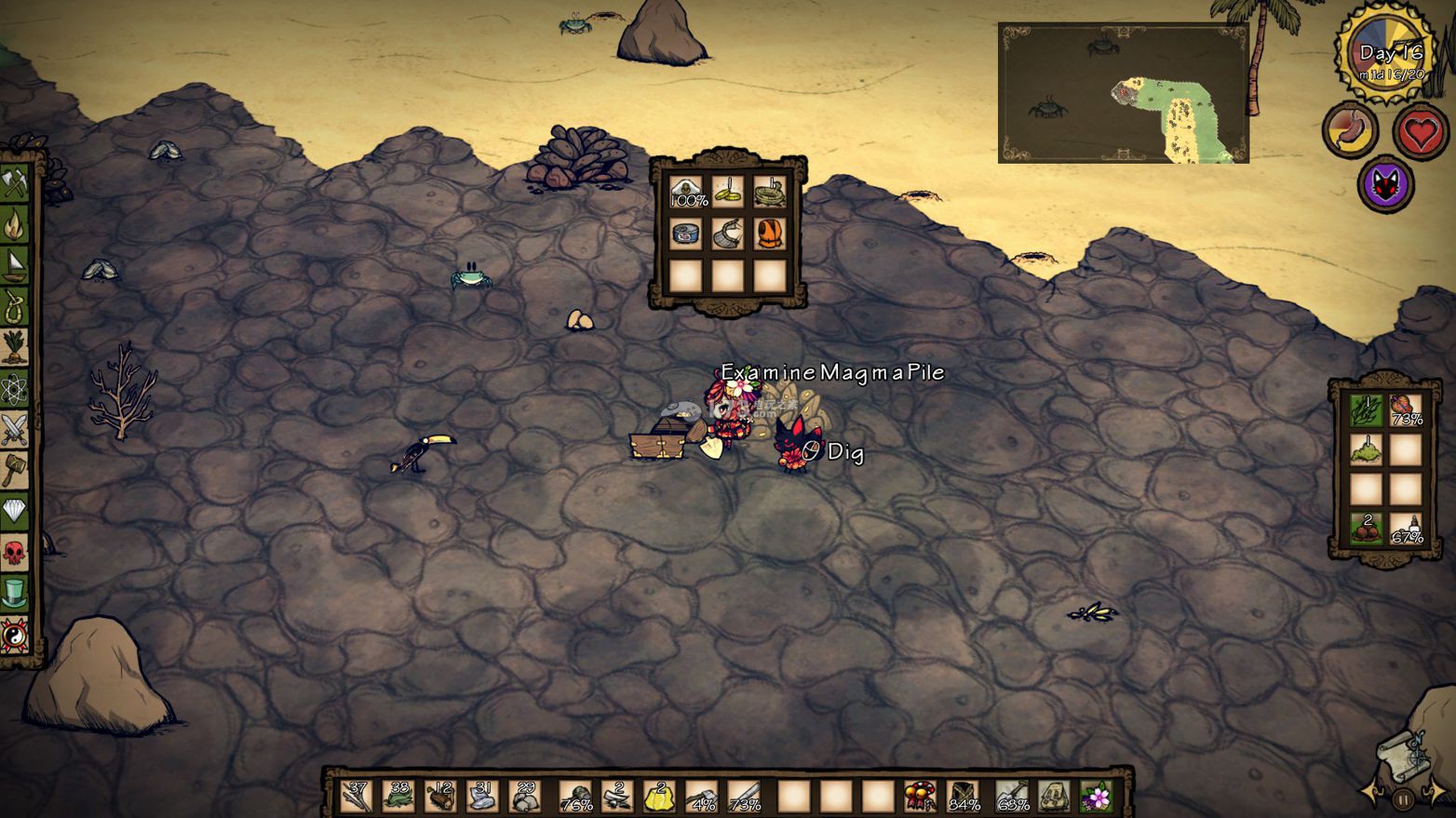Pause the game with the pause button
Image resolution: width=1456 pixels, height=818 pixels.
1404,798
